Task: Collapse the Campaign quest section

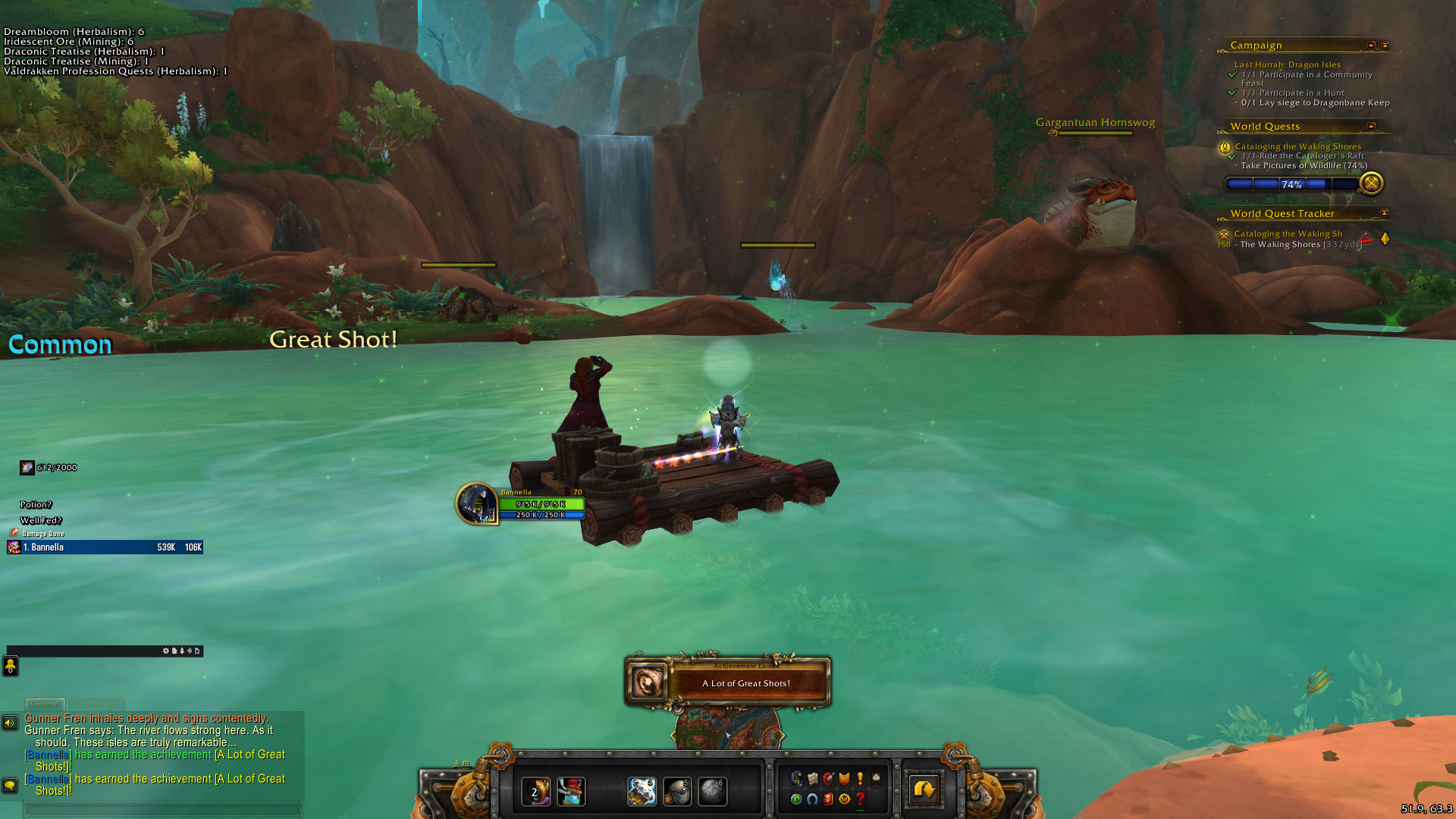Action: 1371,45
